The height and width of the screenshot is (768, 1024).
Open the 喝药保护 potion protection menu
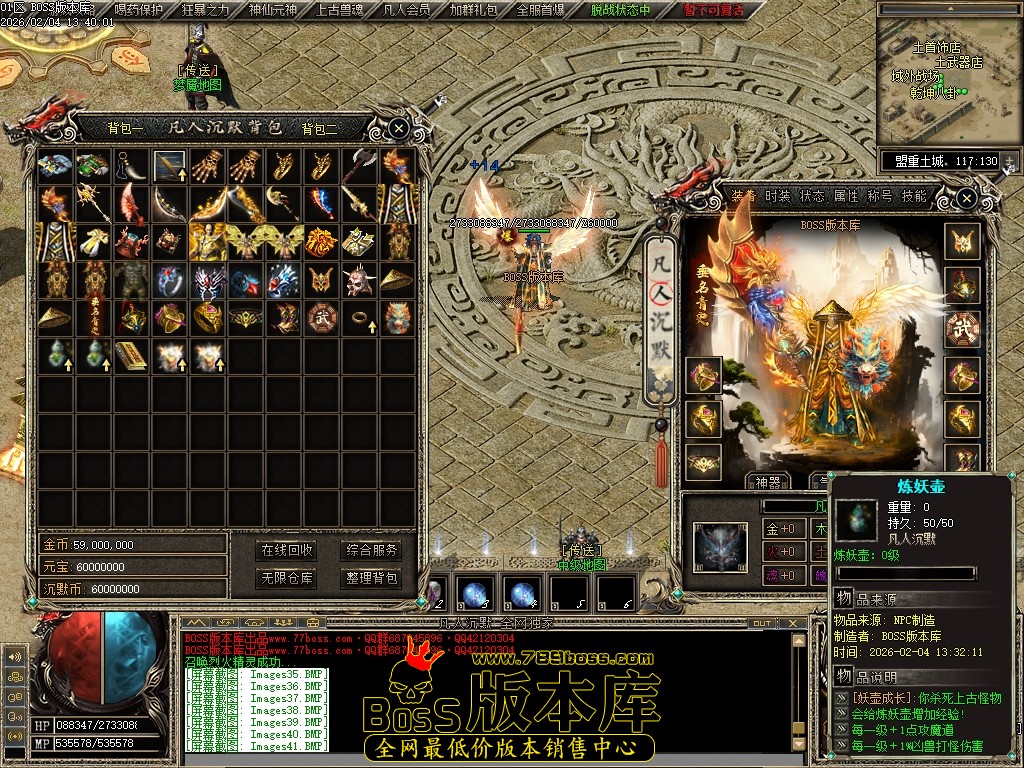tap(138, 10)
